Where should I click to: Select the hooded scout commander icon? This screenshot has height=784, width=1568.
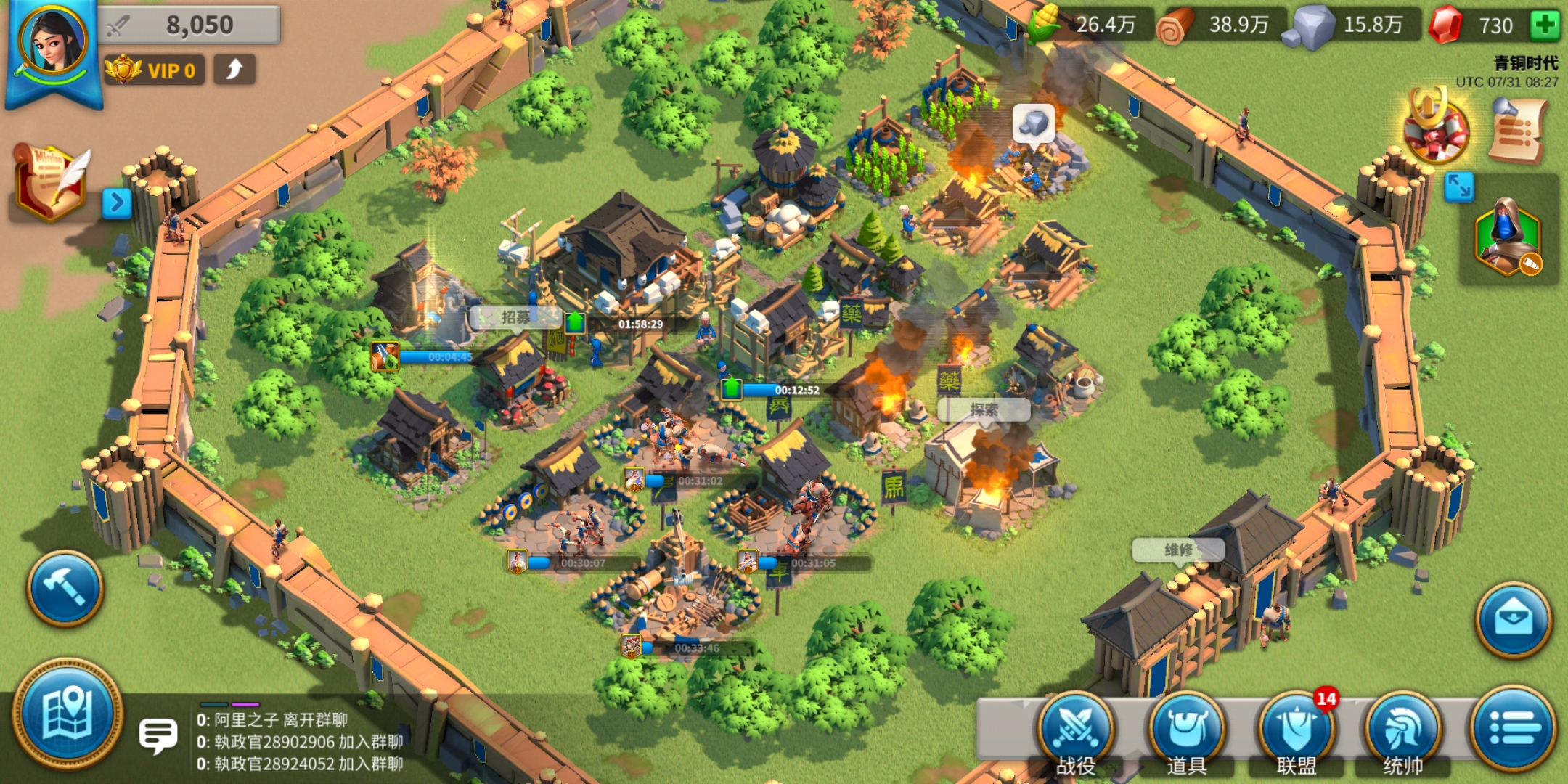pyautogui.click(x=1508, y=236)
